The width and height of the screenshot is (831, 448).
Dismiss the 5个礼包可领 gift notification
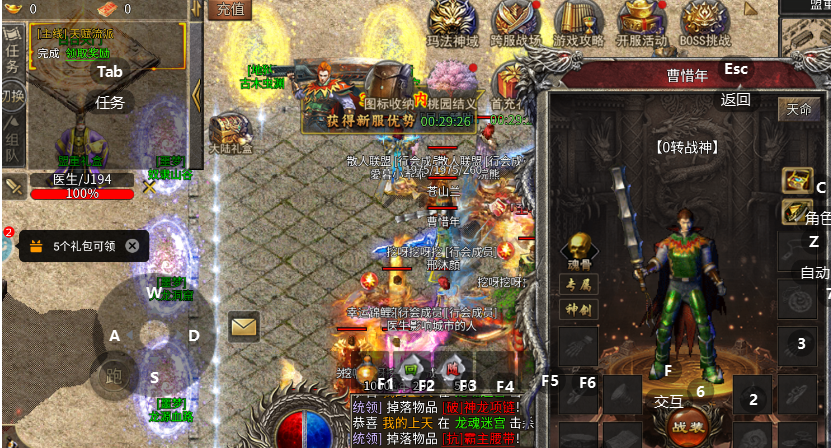point(132,245)
